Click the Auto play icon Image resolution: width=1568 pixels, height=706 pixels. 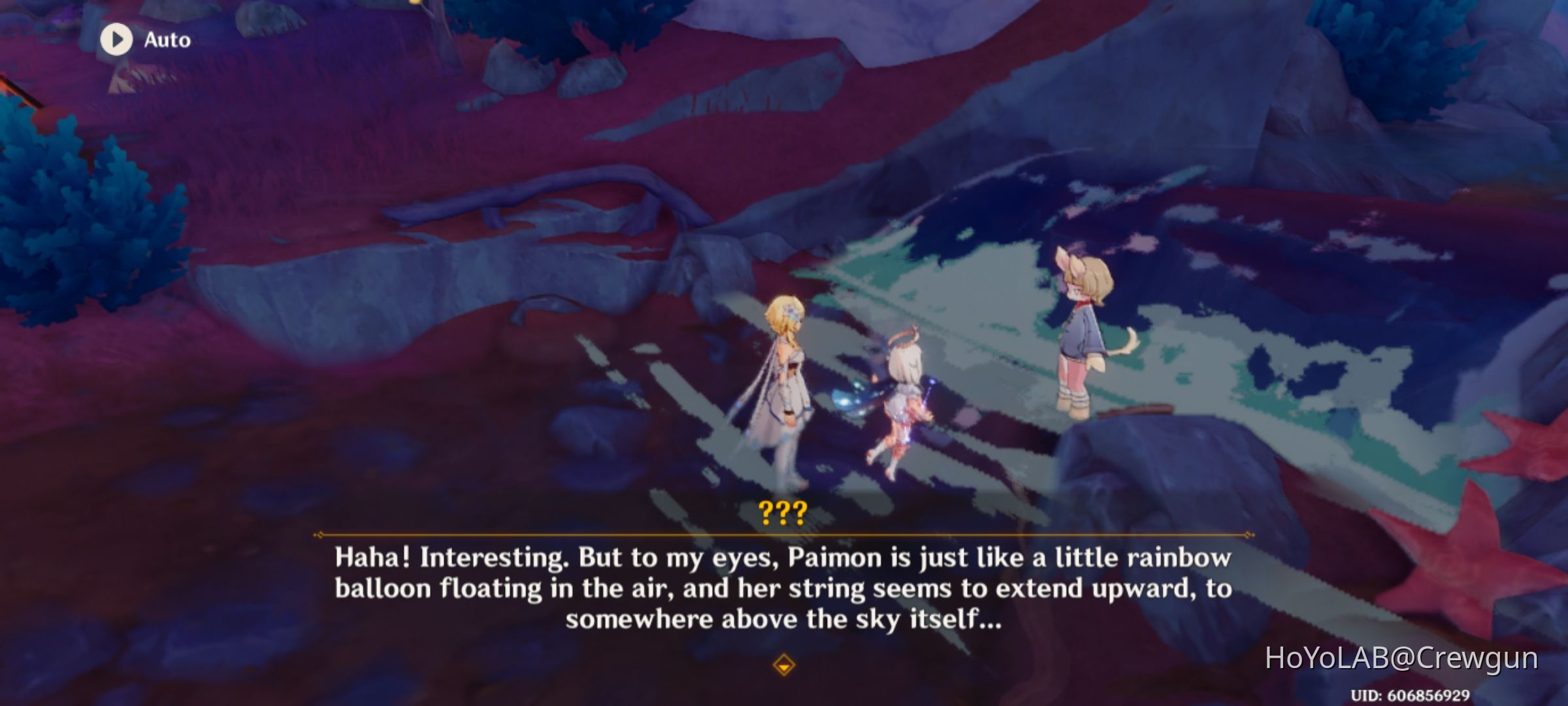coord(118,40)
